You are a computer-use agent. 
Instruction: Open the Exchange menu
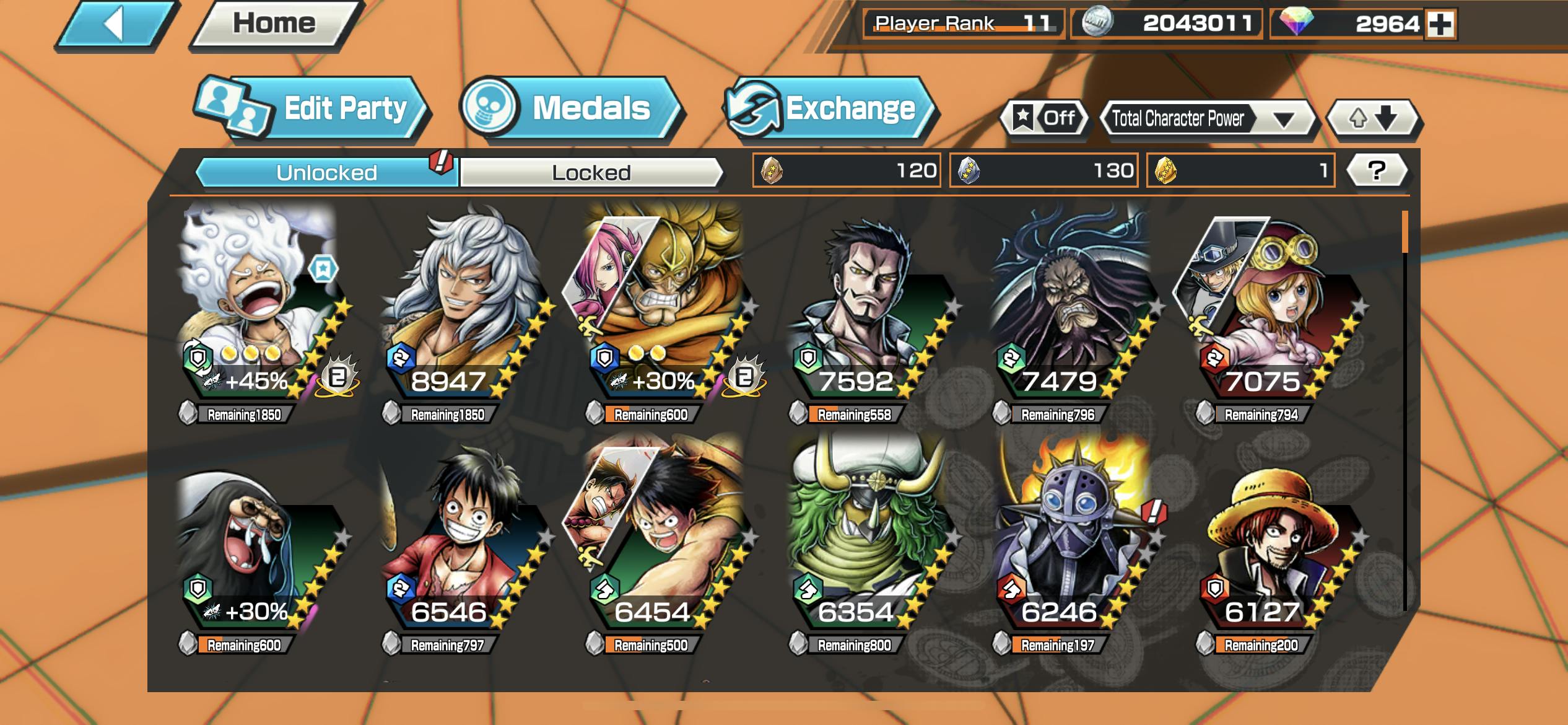click(830, 108)
